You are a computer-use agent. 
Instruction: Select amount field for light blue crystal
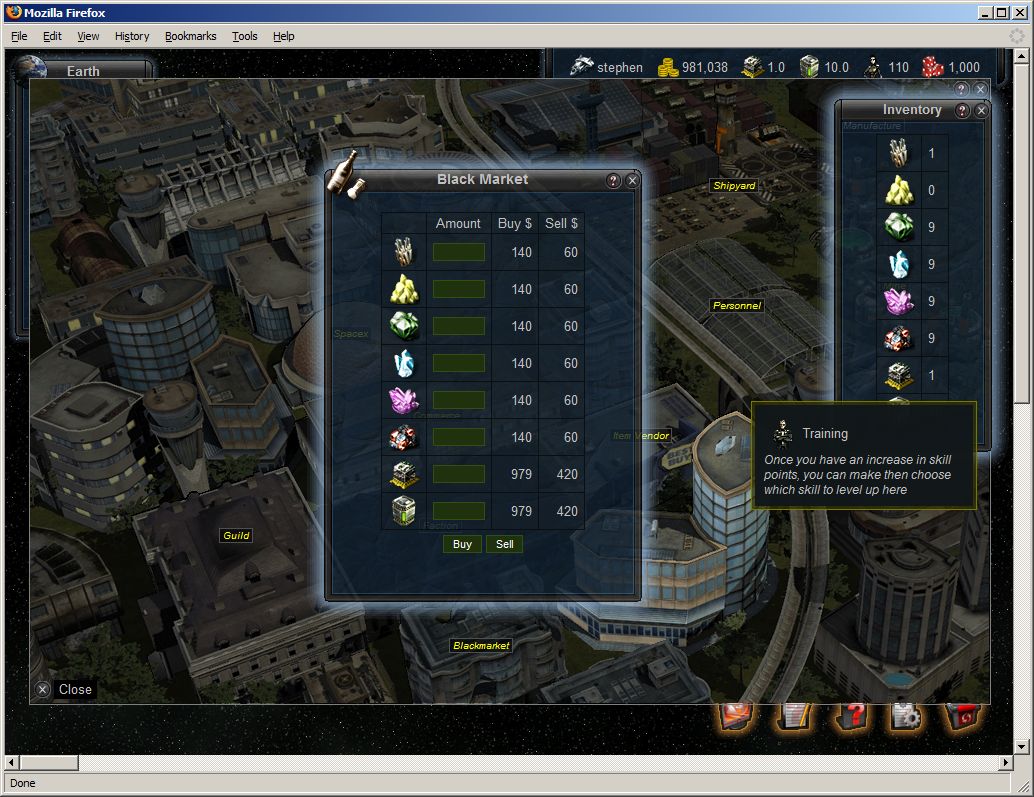[x=459, y=363]
